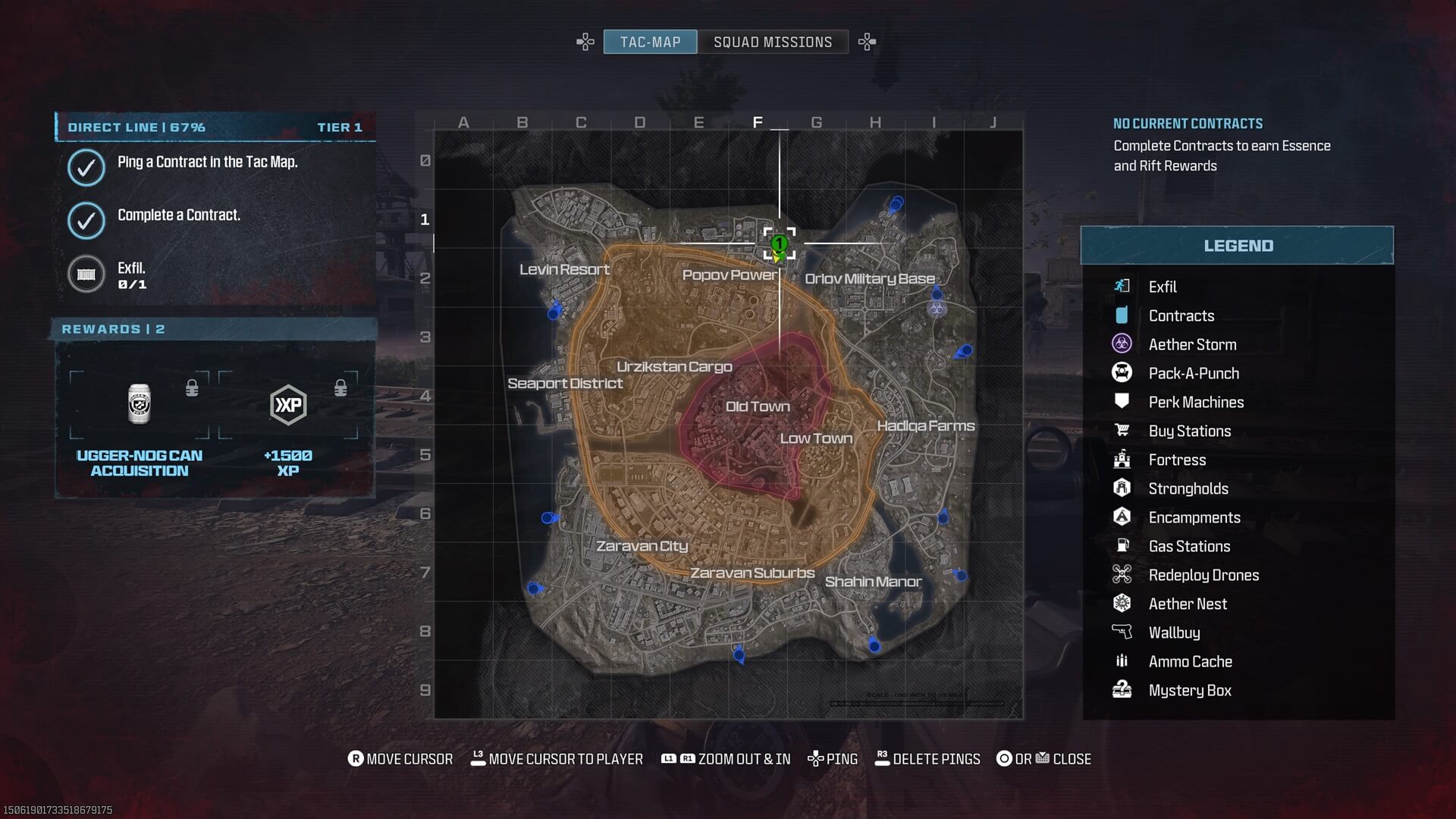Choose Buy Stations legend entry
This screenshot has width=1456, height=819.
[x=1189, y=431]
